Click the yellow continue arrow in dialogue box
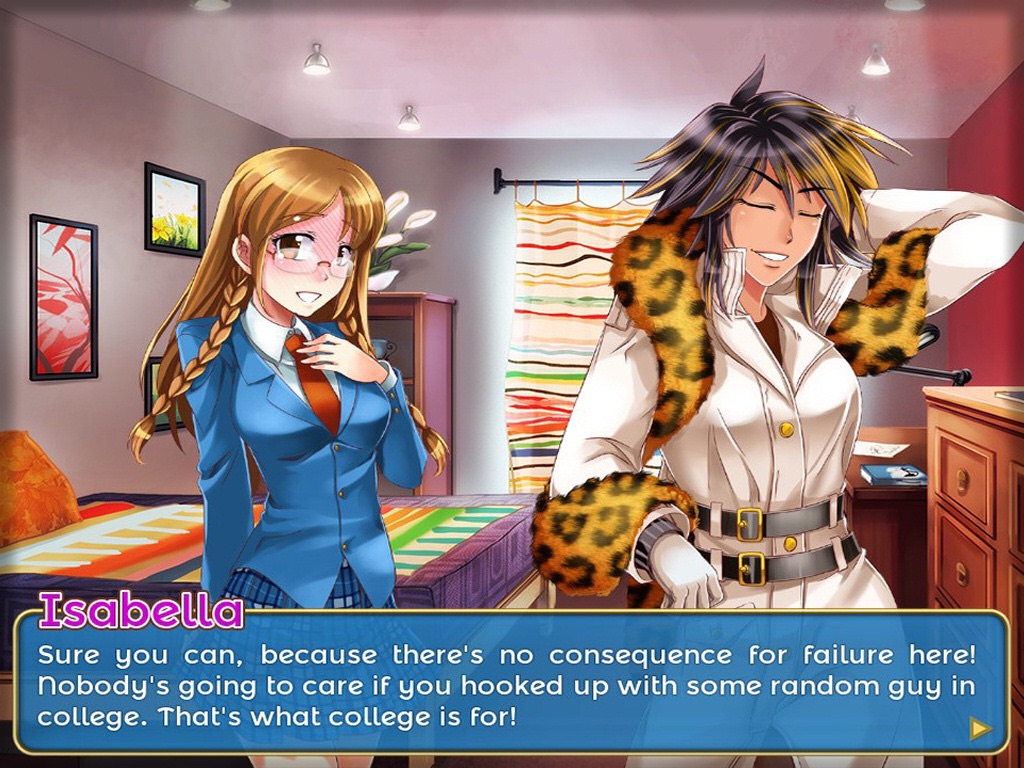The width and height of the screenshot is (1024, 768). (980, 728)
